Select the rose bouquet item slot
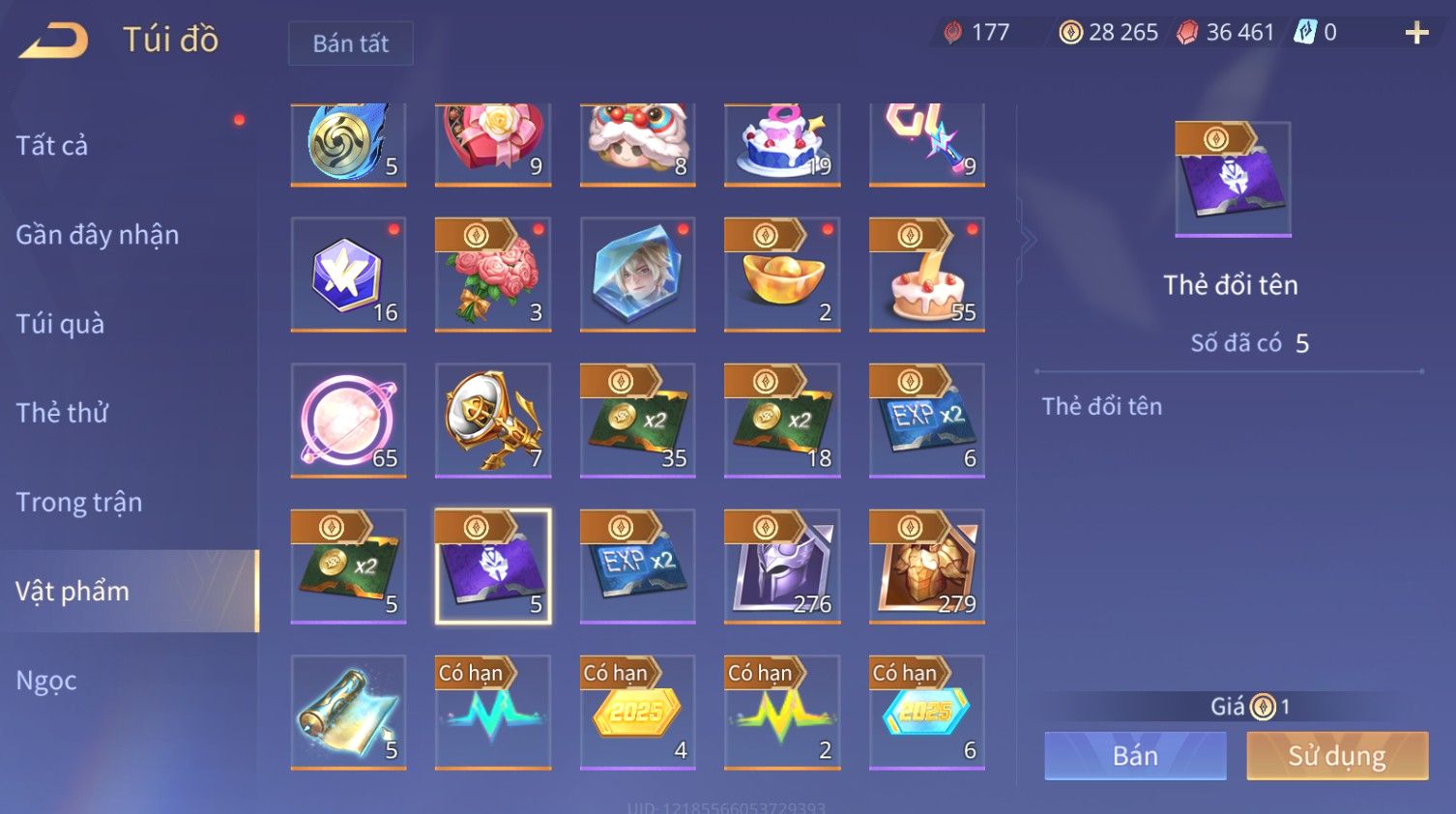The width and height of the screenshot is (1456, 814). click(x=493, y=275)
